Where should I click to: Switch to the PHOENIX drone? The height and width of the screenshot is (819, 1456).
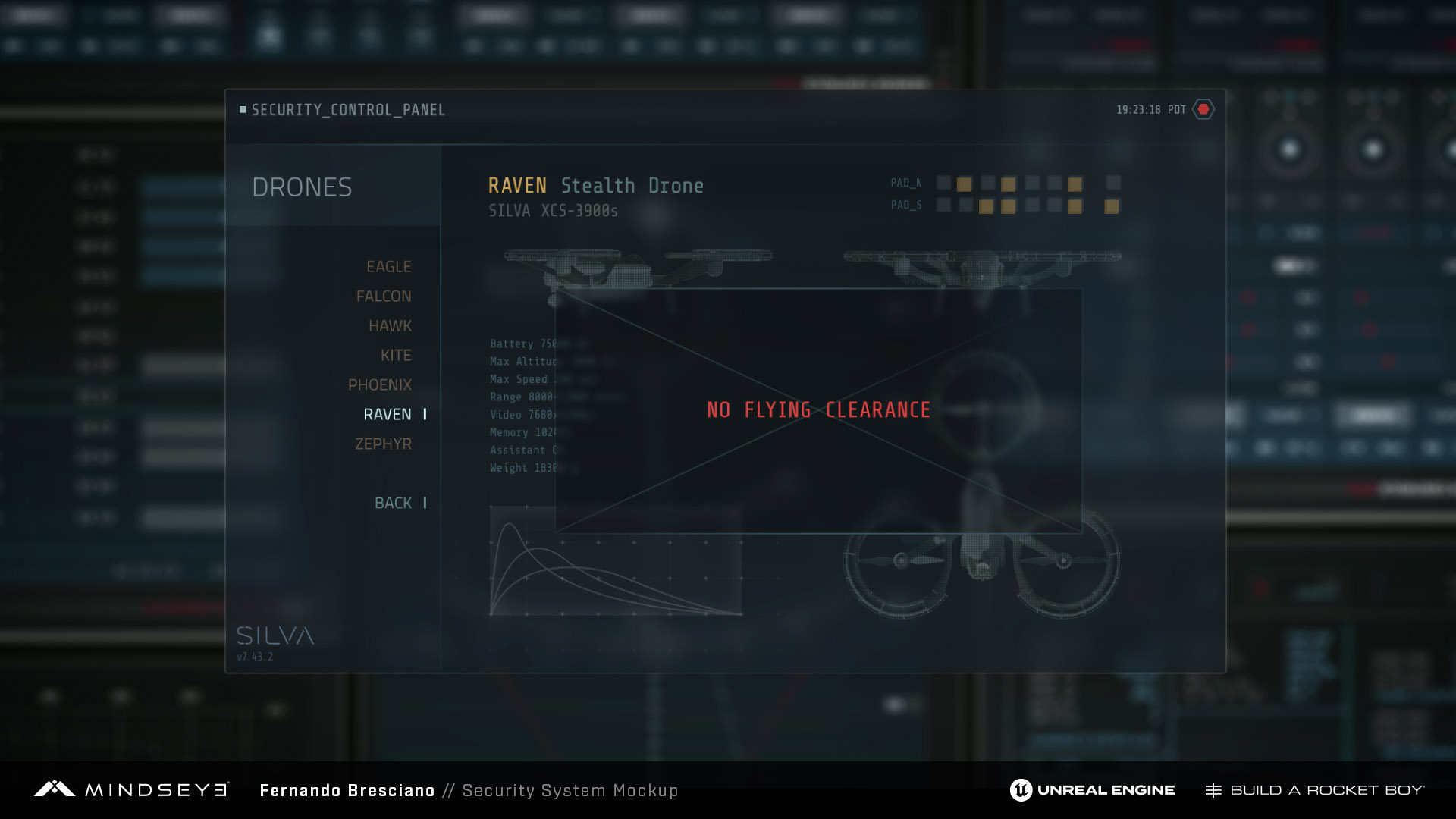pos(380,385)
